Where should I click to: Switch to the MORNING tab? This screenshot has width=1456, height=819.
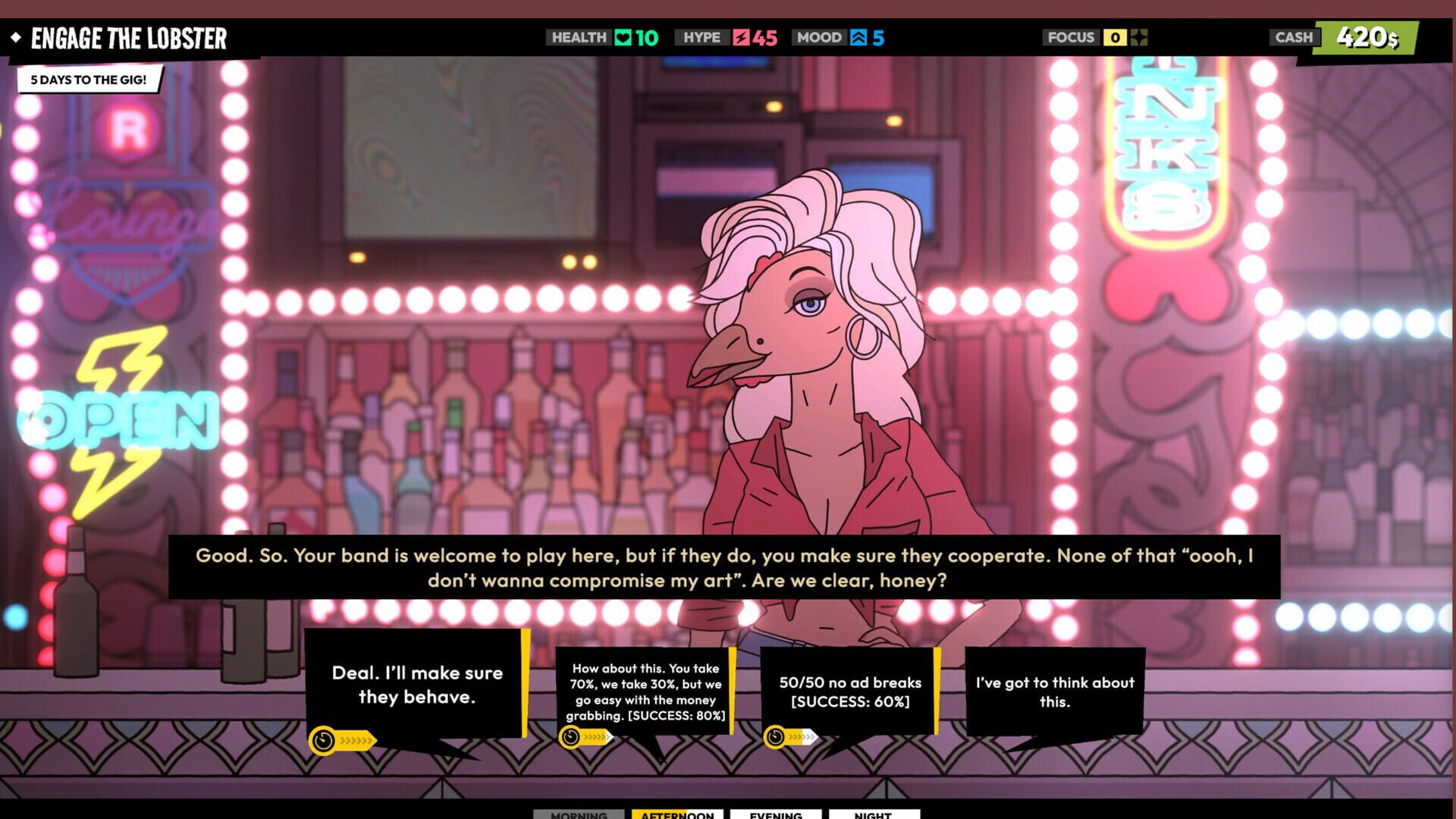(x=579, y=815)
